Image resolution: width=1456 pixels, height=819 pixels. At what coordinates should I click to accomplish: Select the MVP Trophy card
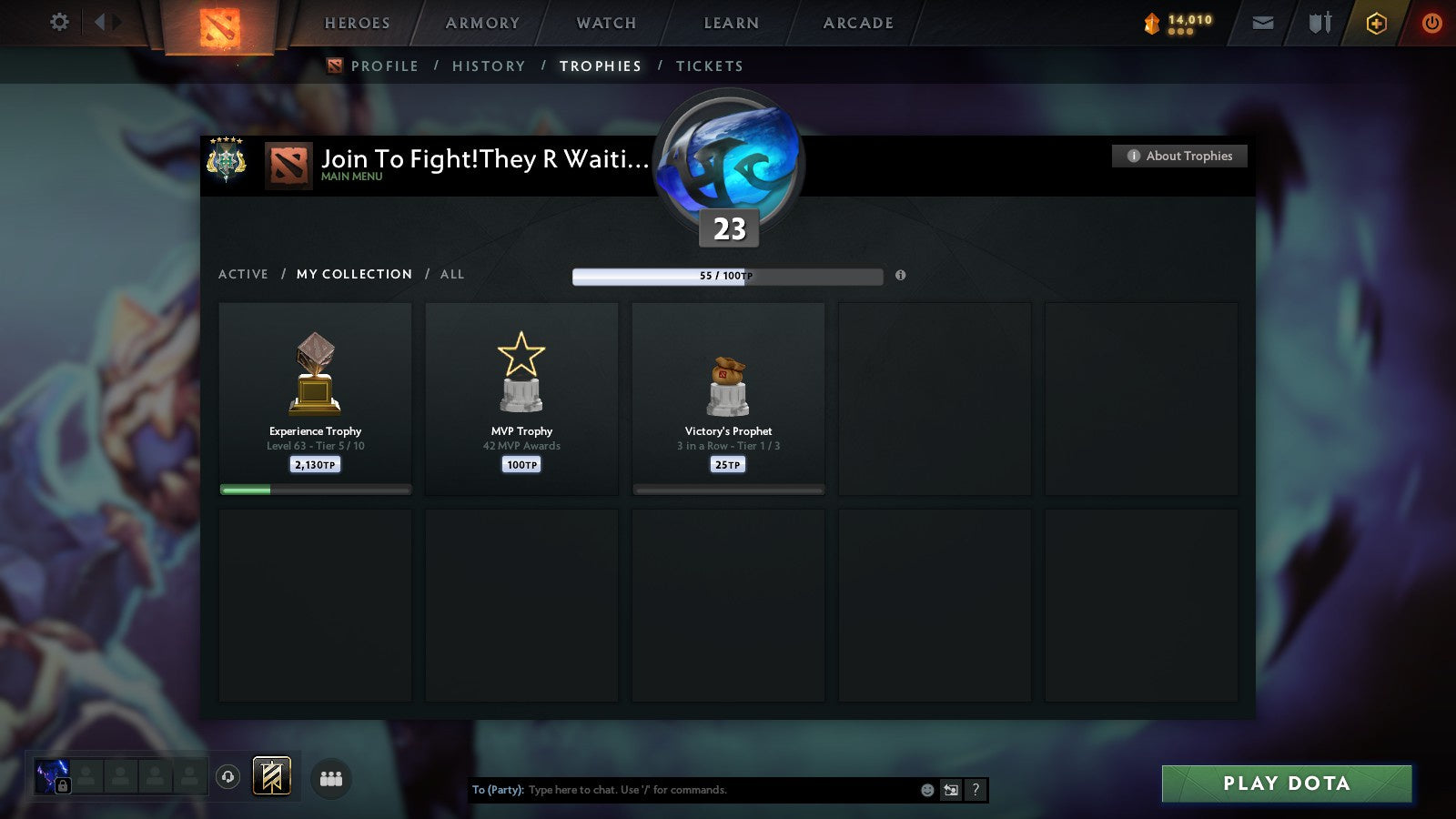tap(521, 399)
